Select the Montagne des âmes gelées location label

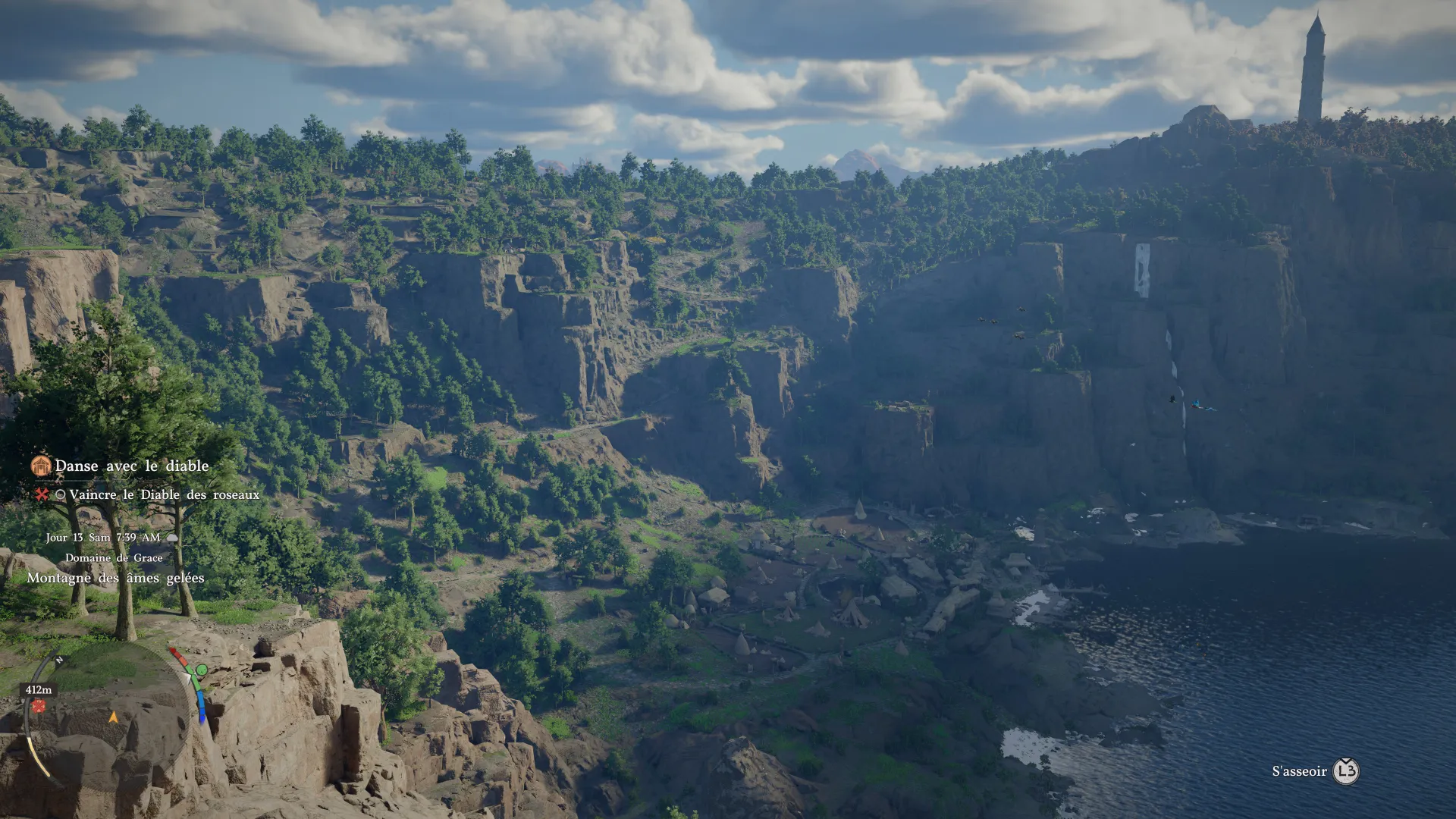pos(116,578)
